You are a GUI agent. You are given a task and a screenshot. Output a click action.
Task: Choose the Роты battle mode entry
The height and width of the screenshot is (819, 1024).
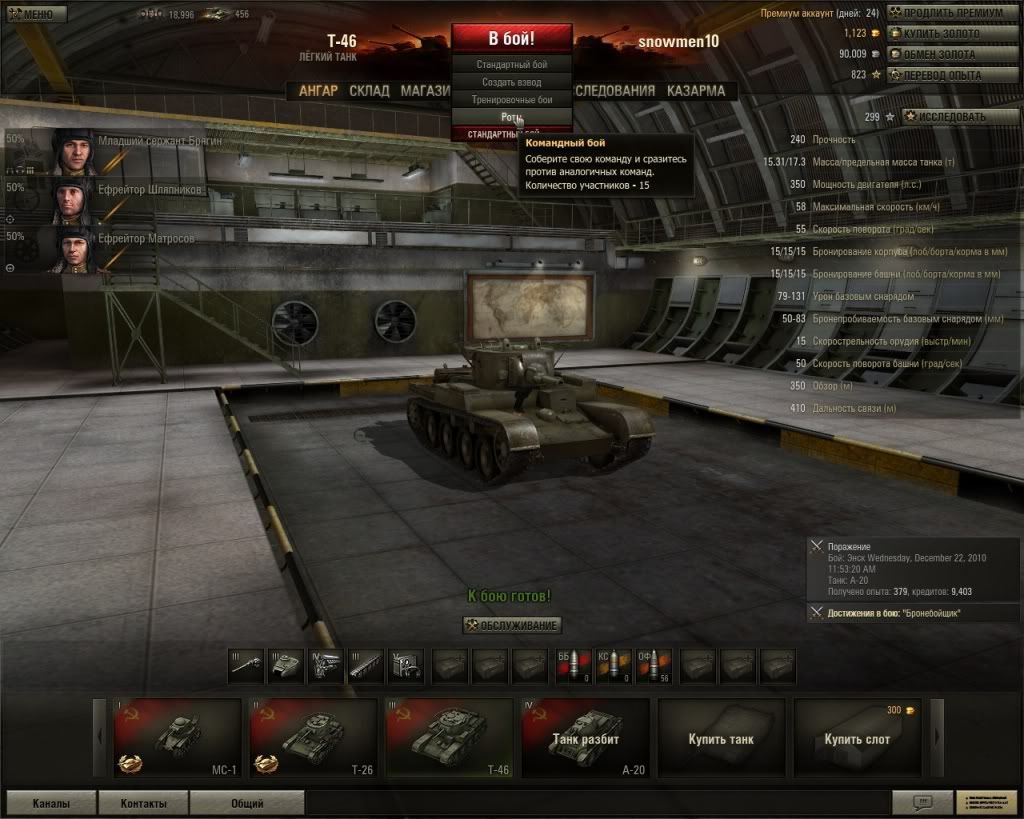coord(511,117)
